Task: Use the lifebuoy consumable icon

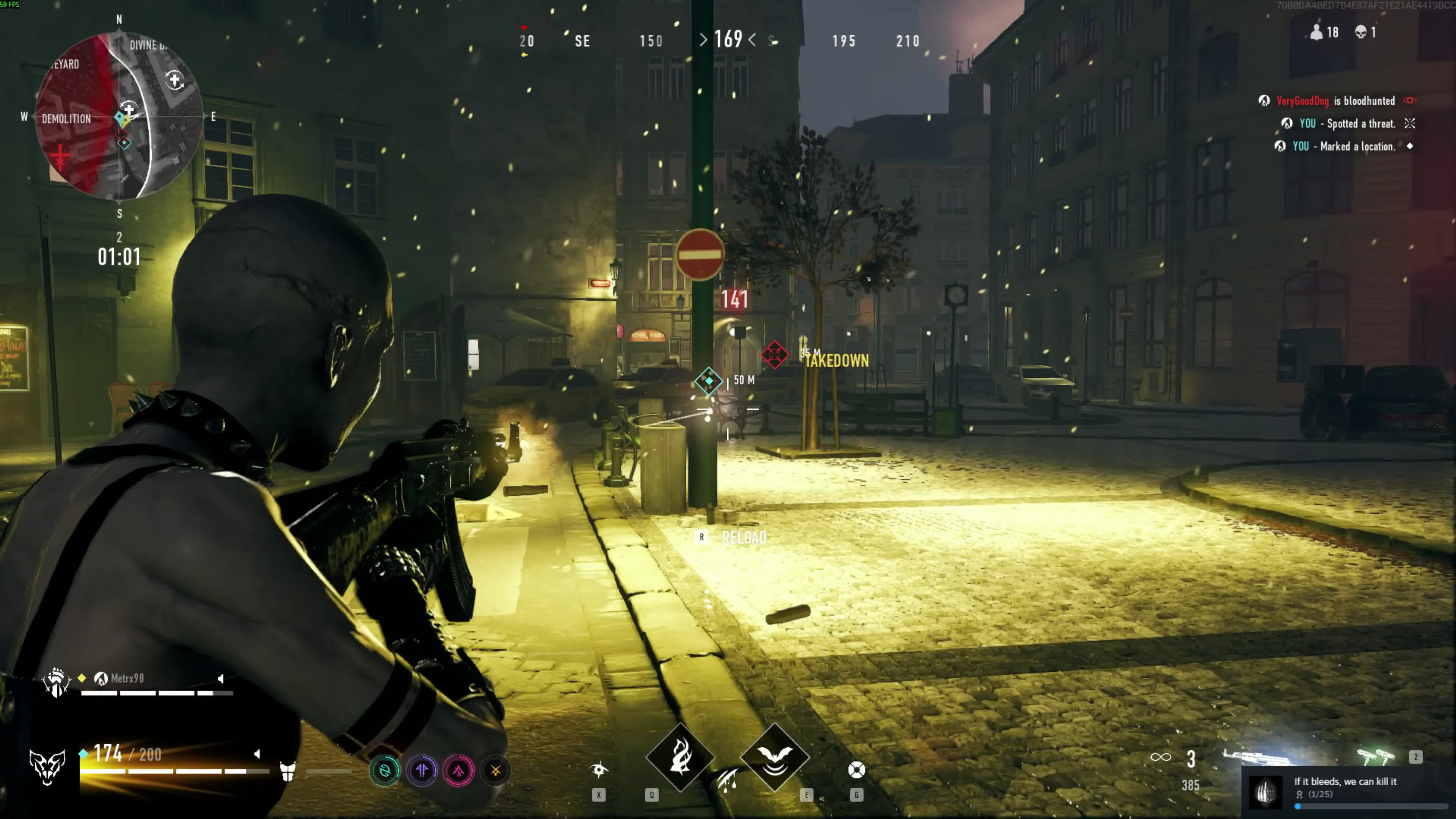Action: (x=856, y=770)
